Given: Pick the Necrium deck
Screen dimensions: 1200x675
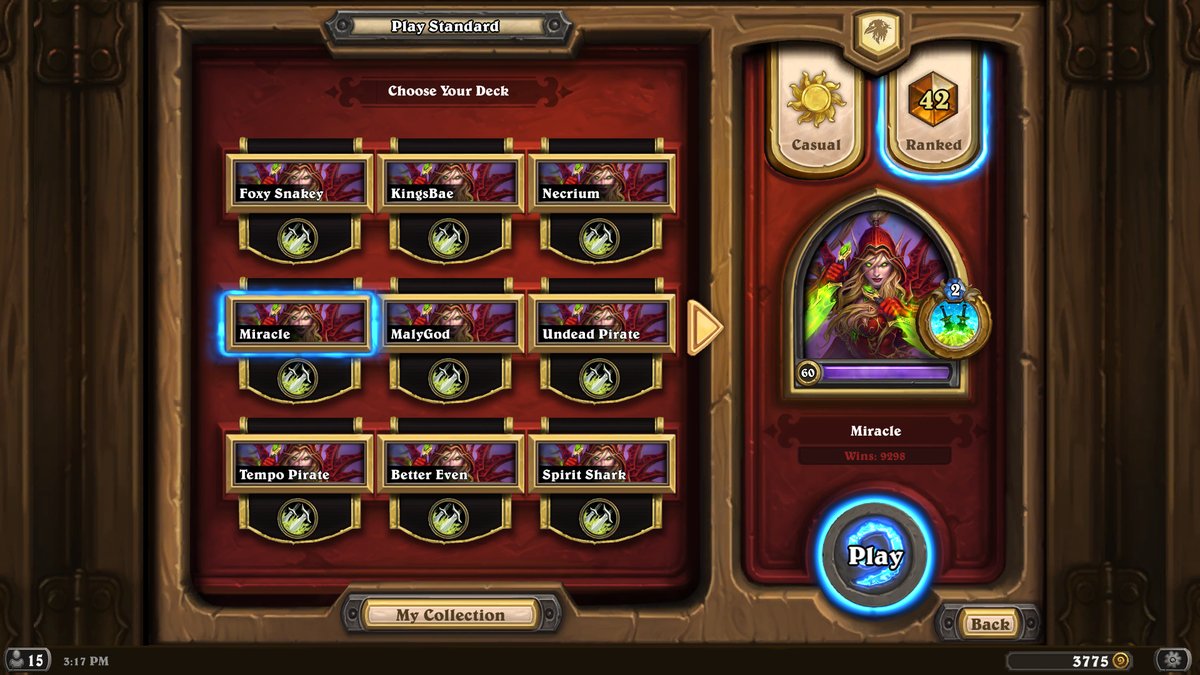Looking at the screenshot, I should click(x=600, y=183).
